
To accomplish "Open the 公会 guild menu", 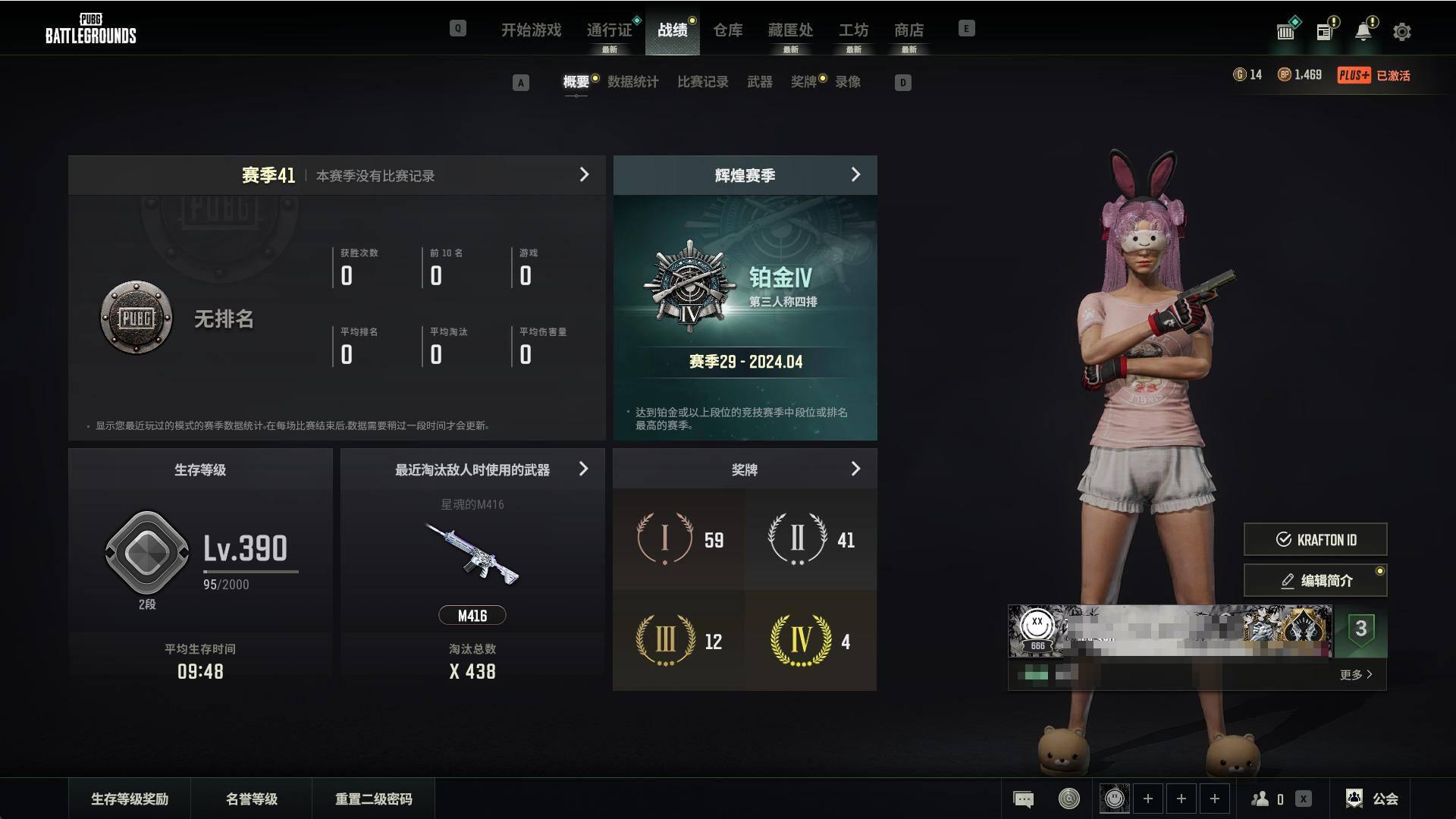I will tap(1373, 799).
